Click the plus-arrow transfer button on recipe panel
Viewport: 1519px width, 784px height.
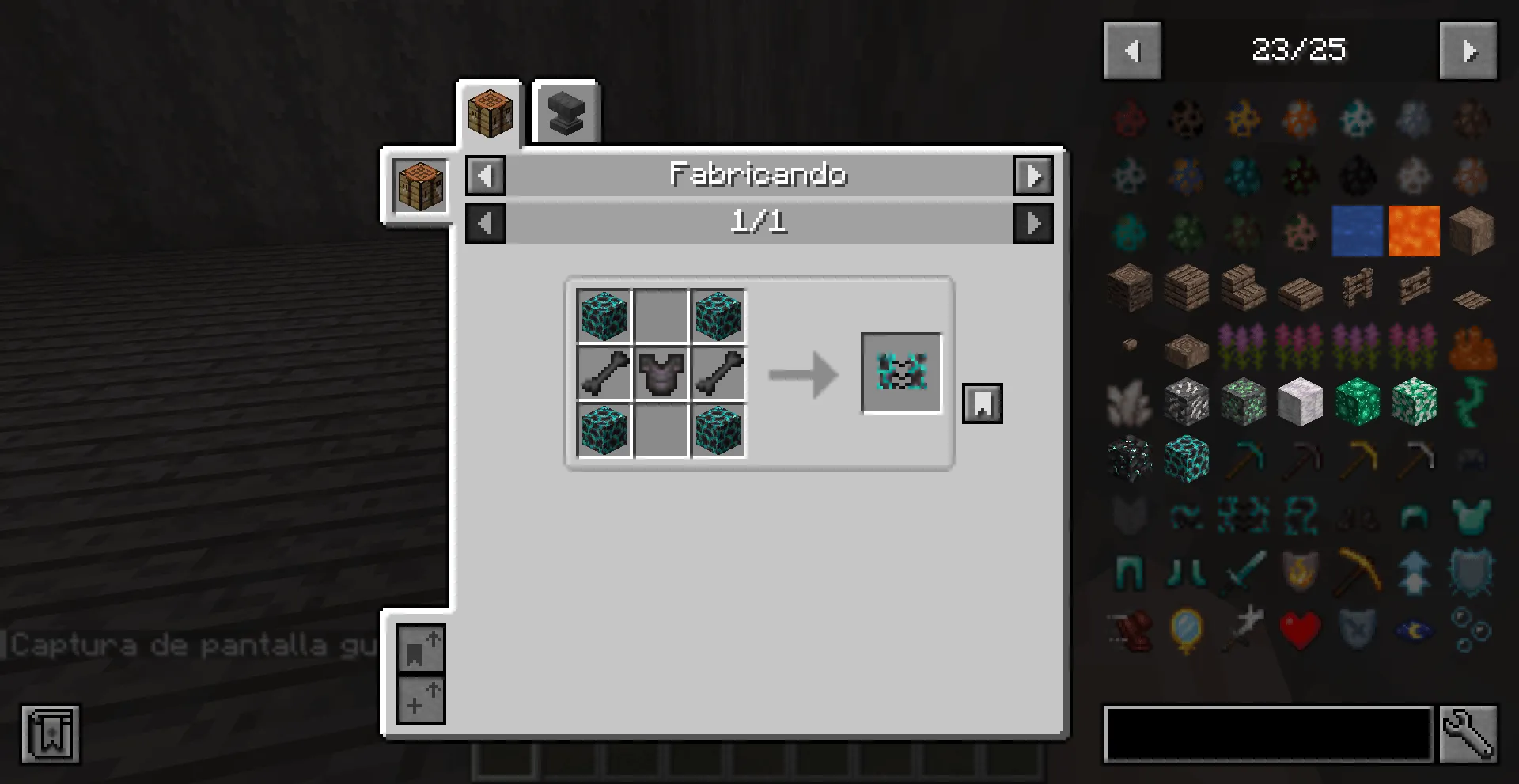(x=420, y=699)
